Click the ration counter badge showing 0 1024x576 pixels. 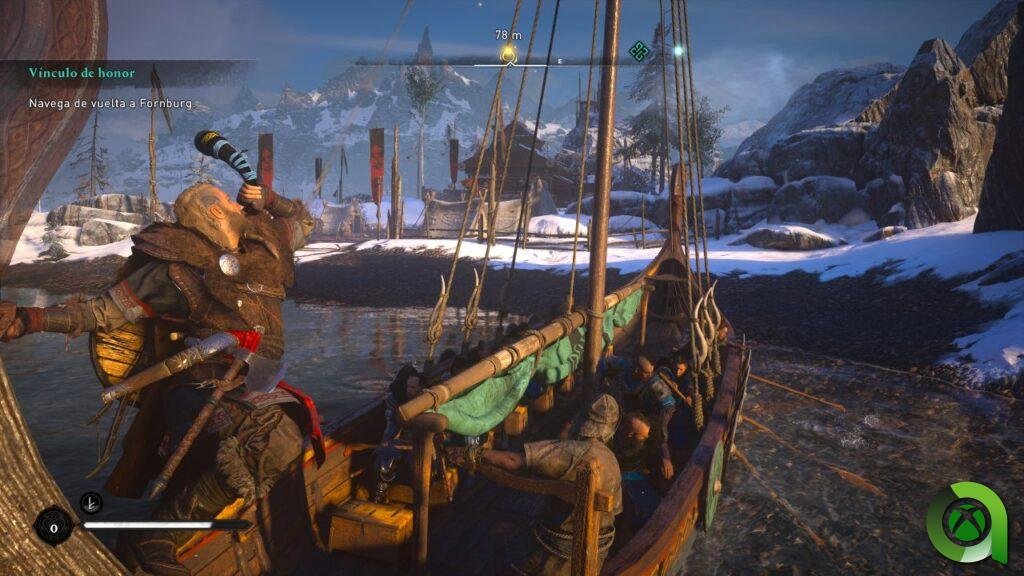click(53, 525)
